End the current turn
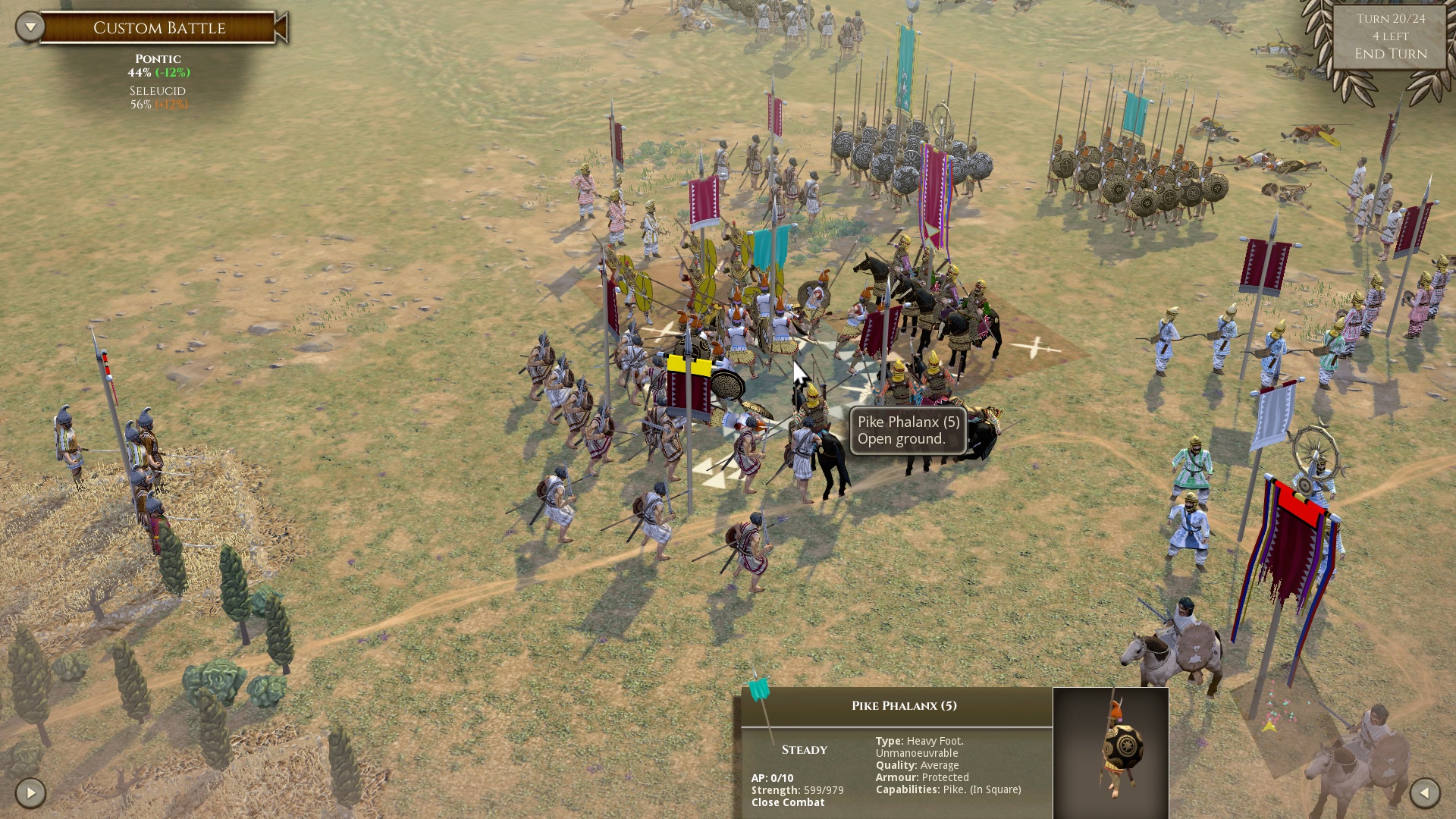1456x819 pixels. point(1390,54)
